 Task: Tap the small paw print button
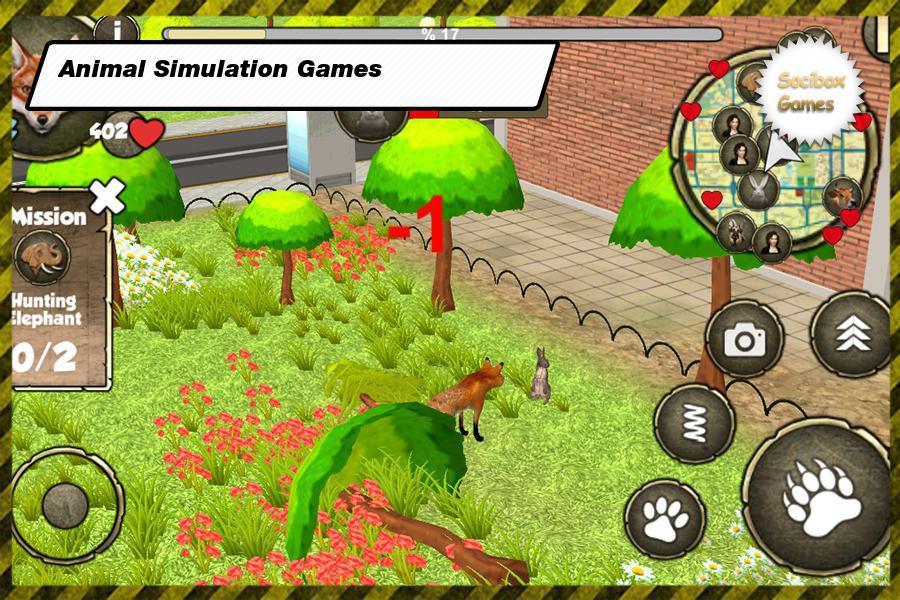(x=665, y=518)
